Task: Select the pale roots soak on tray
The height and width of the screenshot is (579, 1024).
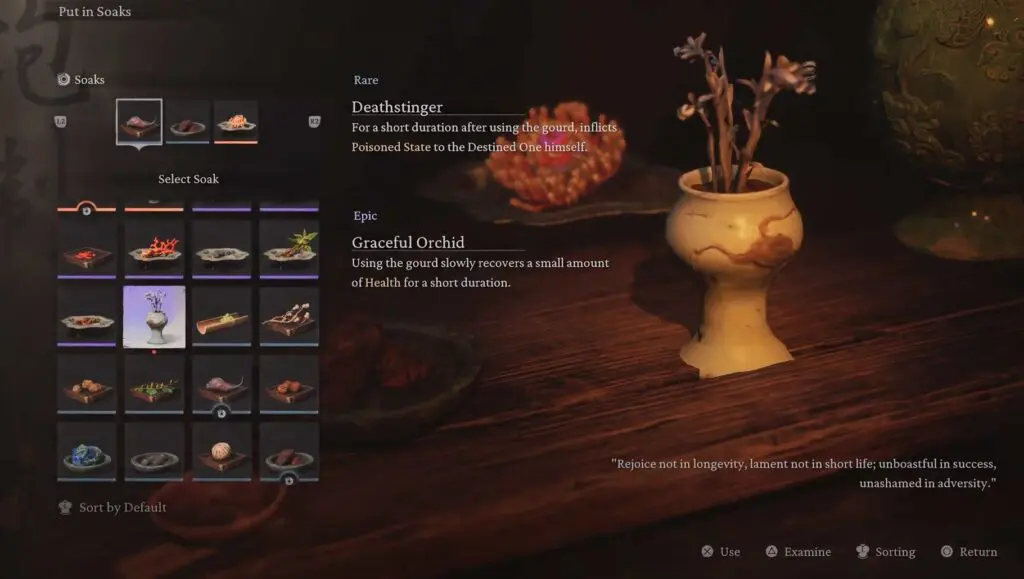Action: 289,316
